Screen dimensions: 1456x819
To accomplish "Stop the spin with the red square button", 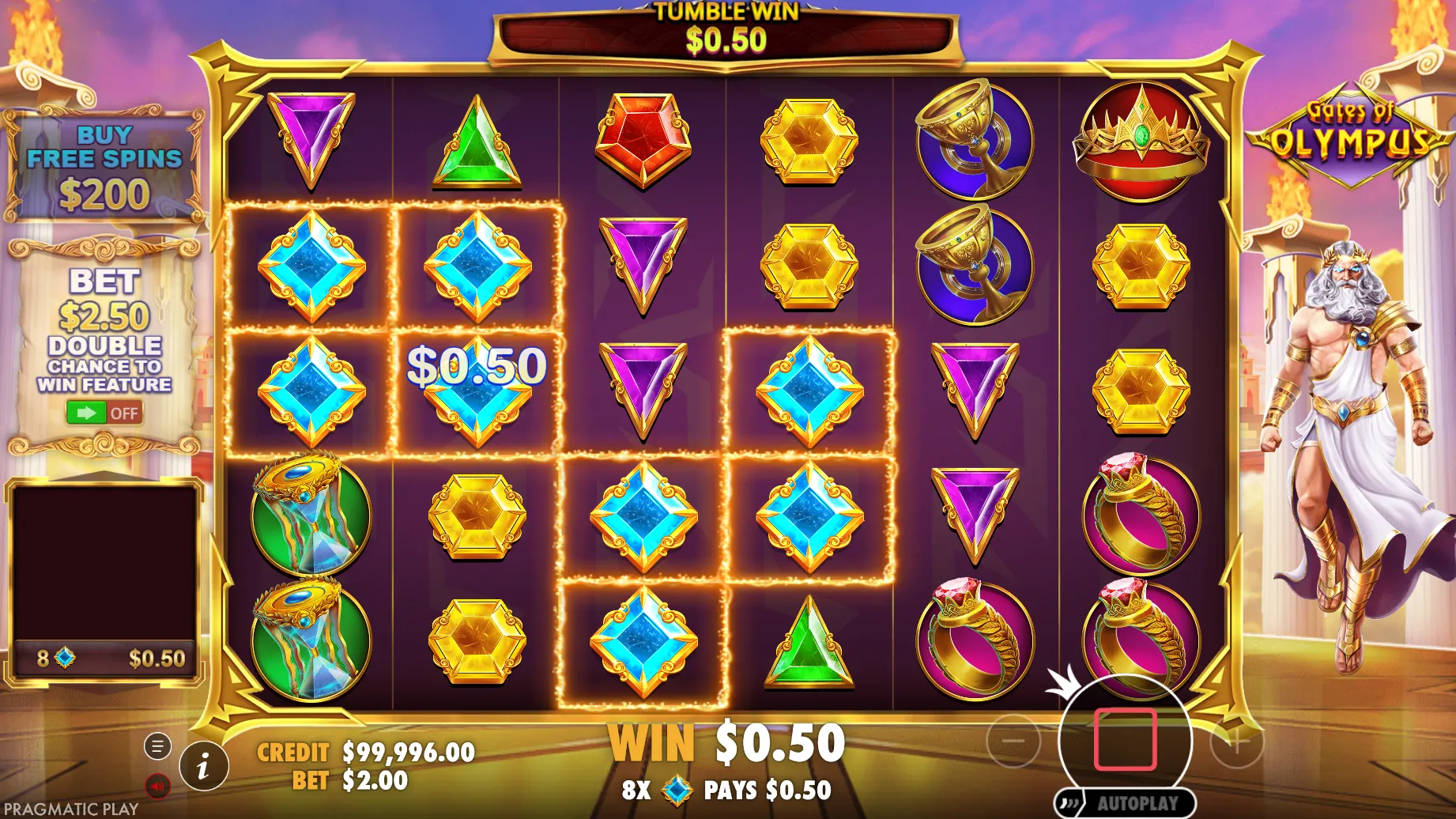I will coord(1125,740).
